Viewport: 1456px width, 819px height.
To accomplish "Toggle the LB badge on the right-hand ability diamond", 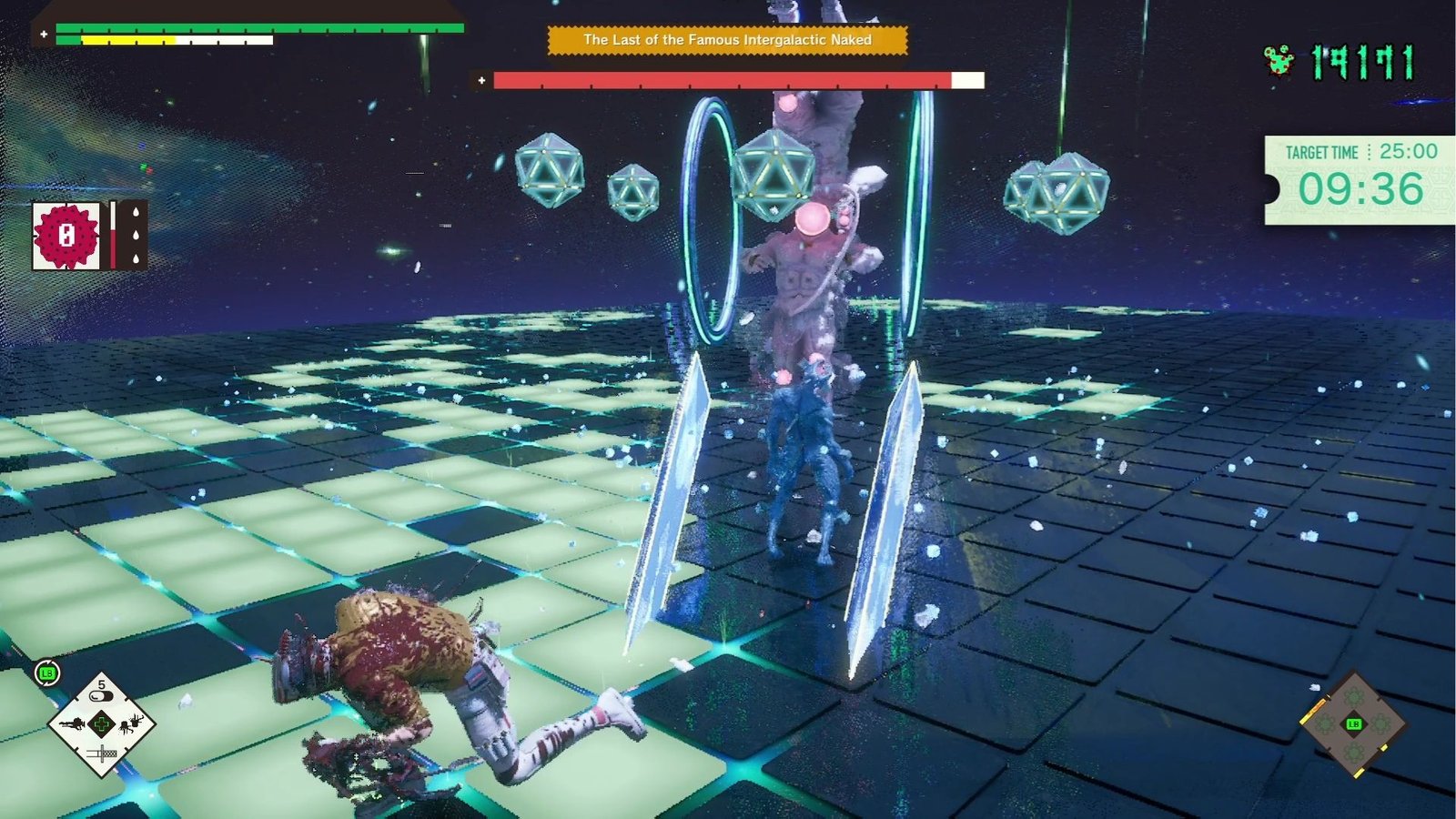I will 1354,723.
